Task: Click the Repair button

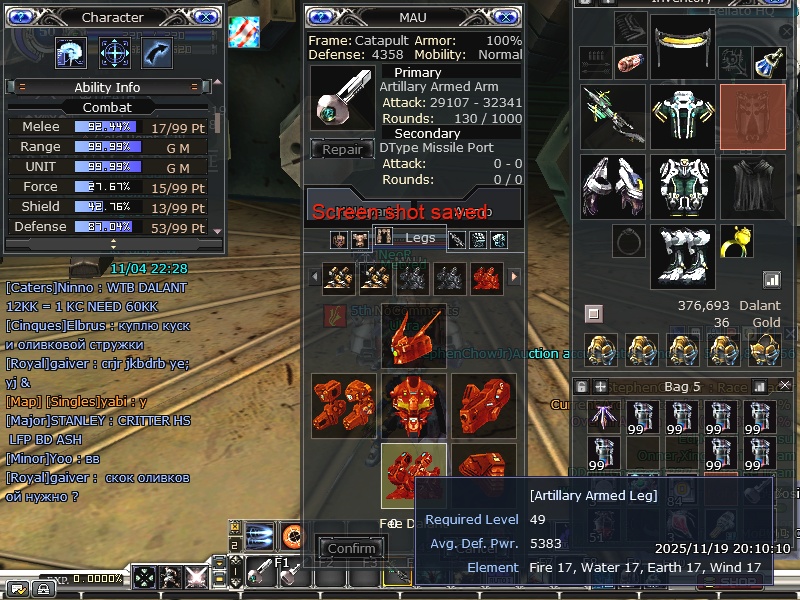Action: pyautogui.click(x=342, y=150)
